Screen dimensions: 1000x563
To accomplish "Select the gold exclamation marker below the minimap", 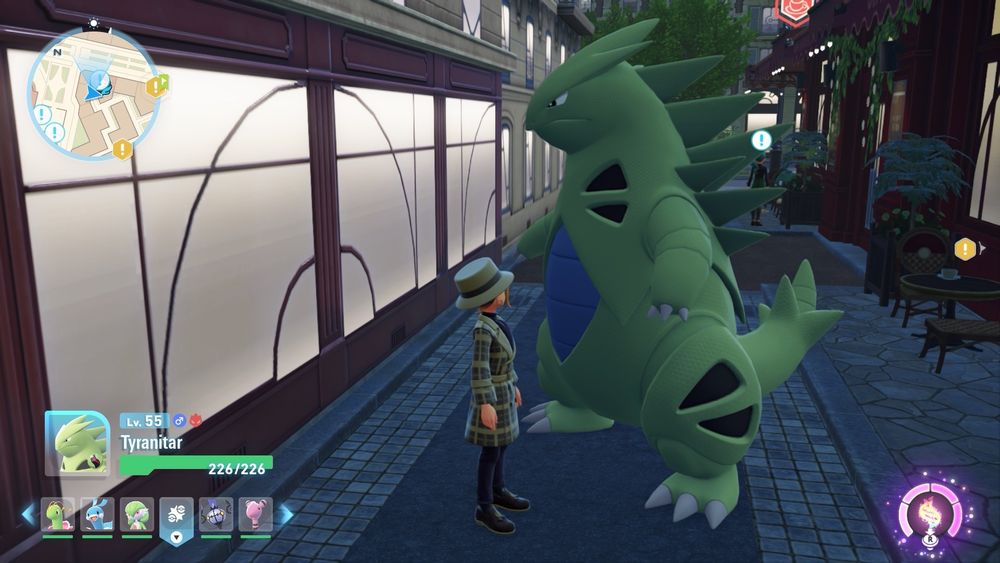I will click(123, 149).
